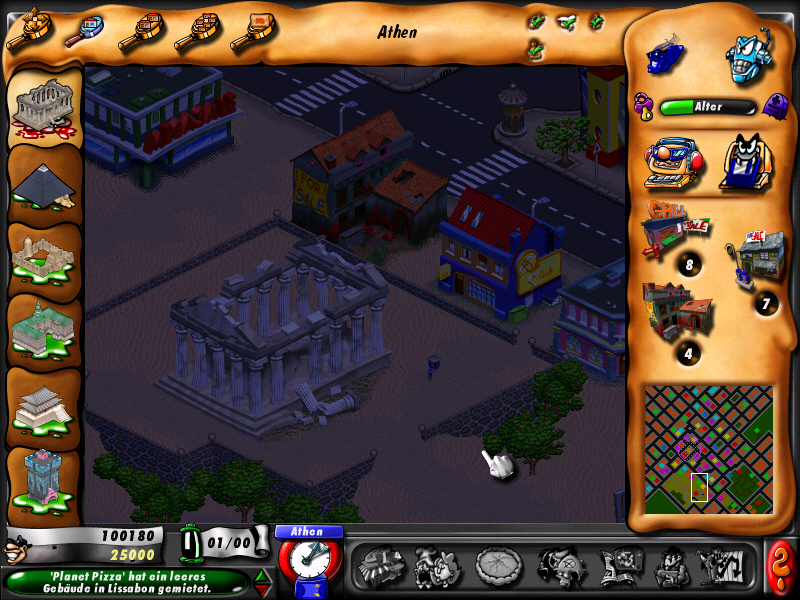Open the city minimap
The width and height of the screenshot is (800, 600).
tap(708, 449)
